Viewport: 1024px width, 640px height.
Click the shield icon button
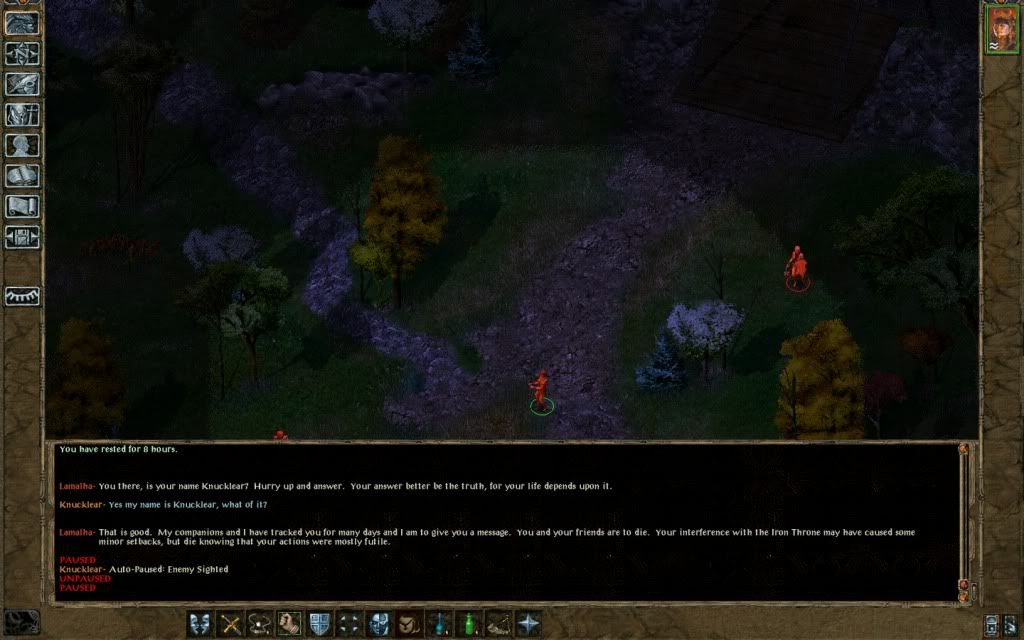320,622
